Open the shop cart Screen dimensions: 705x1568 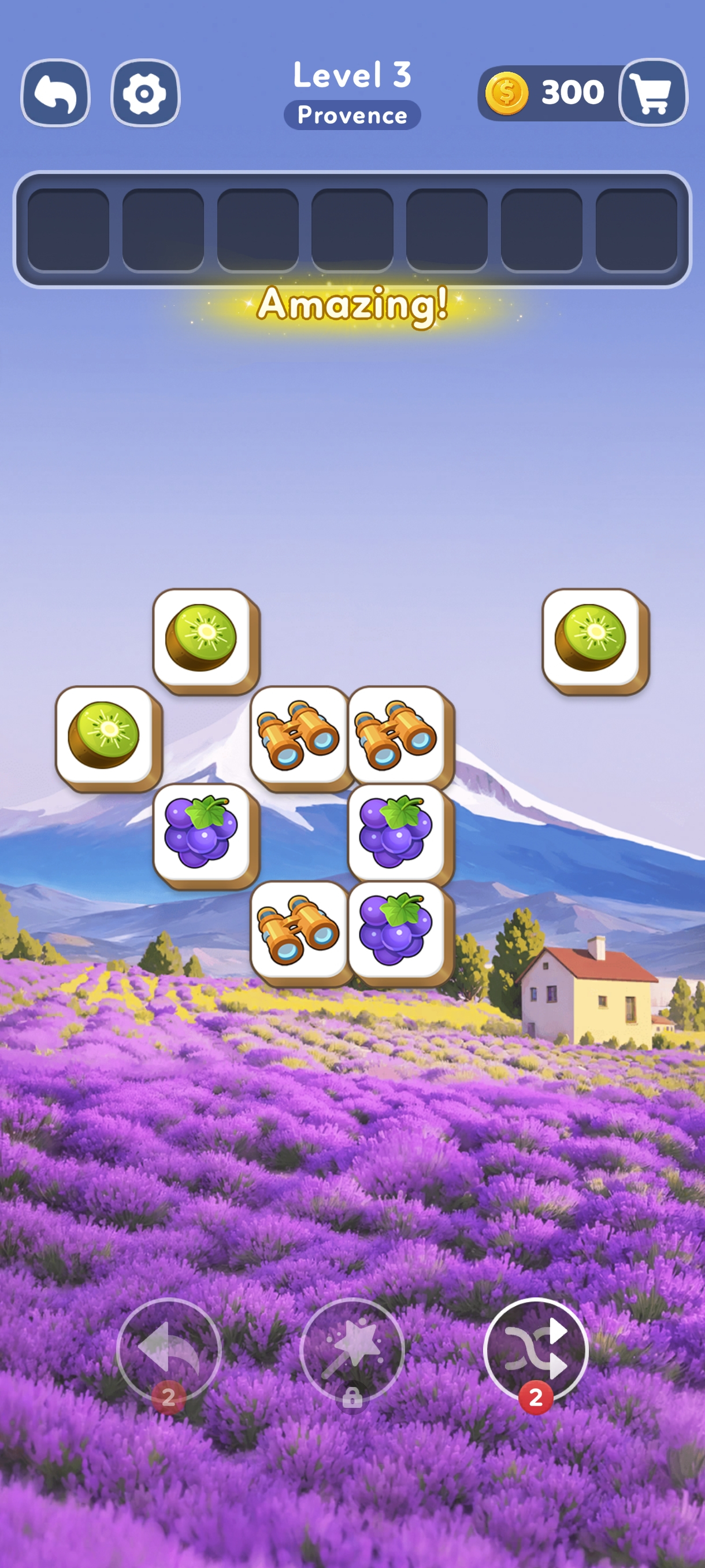pos(652,93)
